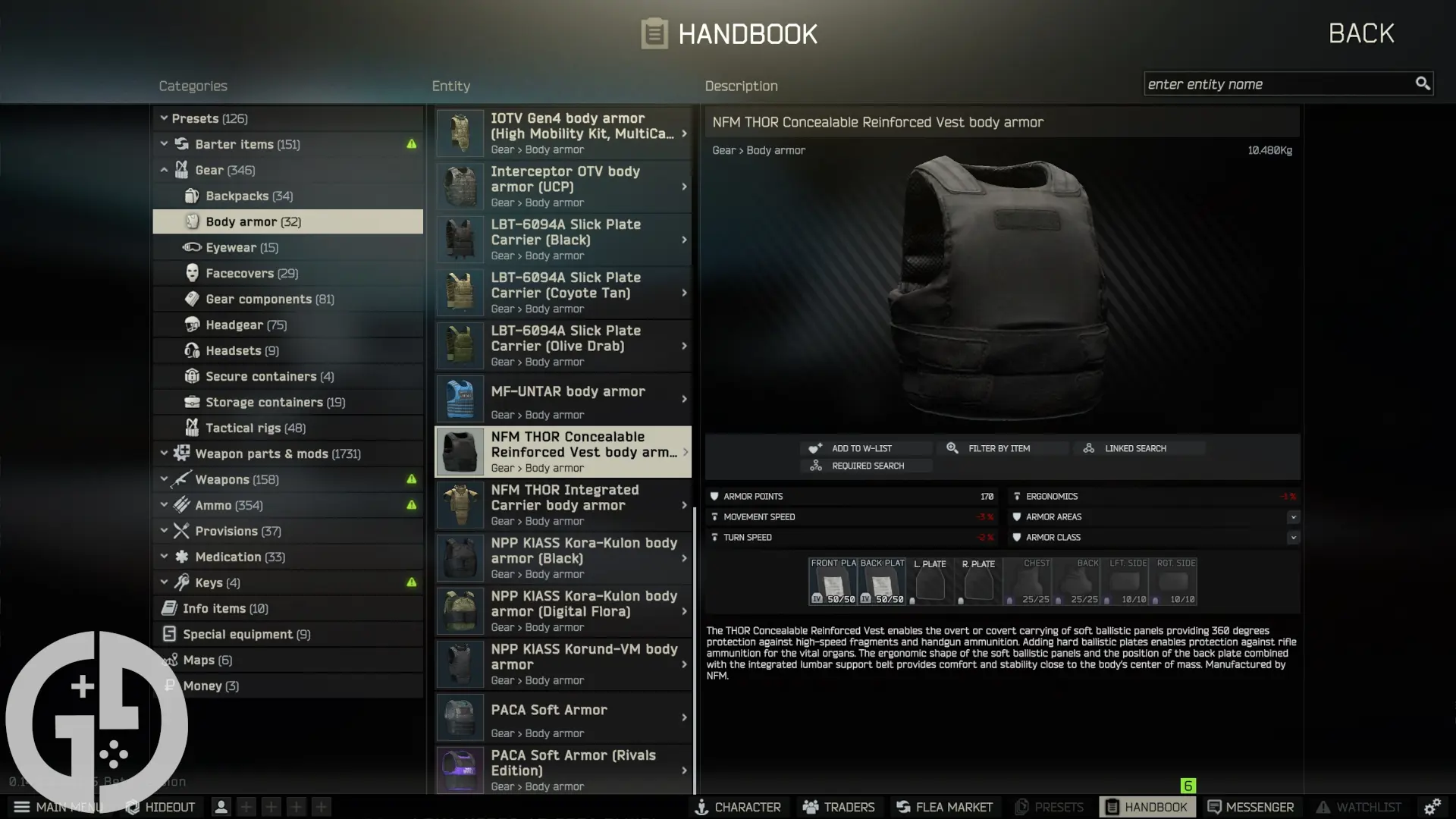Click the Body armor category icon
This screenshot has height=819, width=1456.
pos(193,221)
